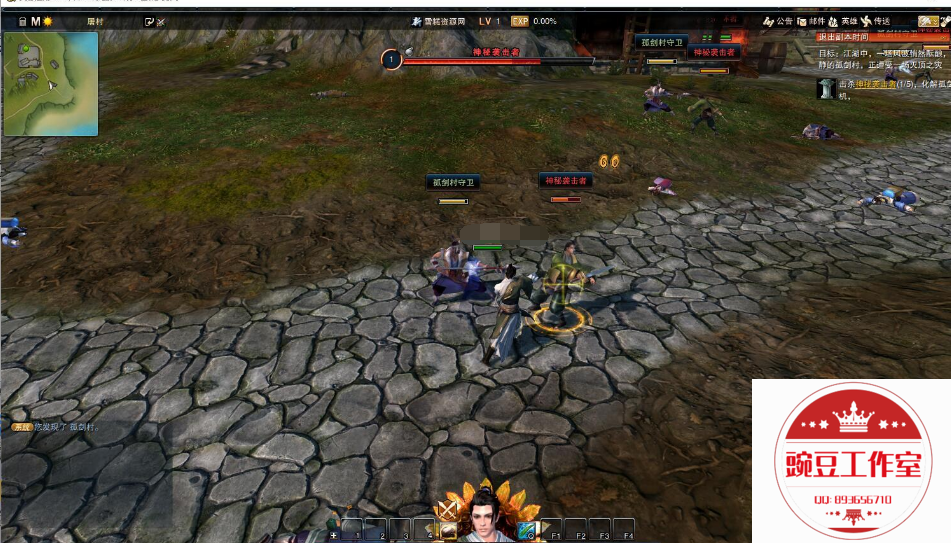Open the 传送 teleport menu

coord(875,21)
